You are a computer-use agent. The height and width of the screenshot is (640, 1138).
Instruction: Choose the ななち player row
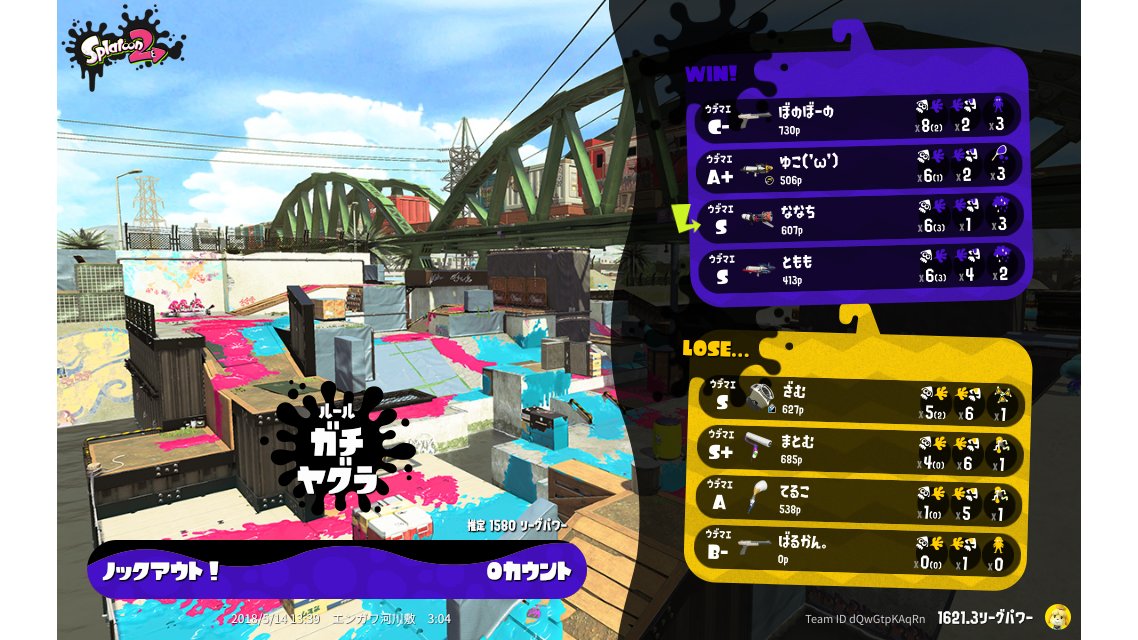pyautogui.click(x=858, y=218)
